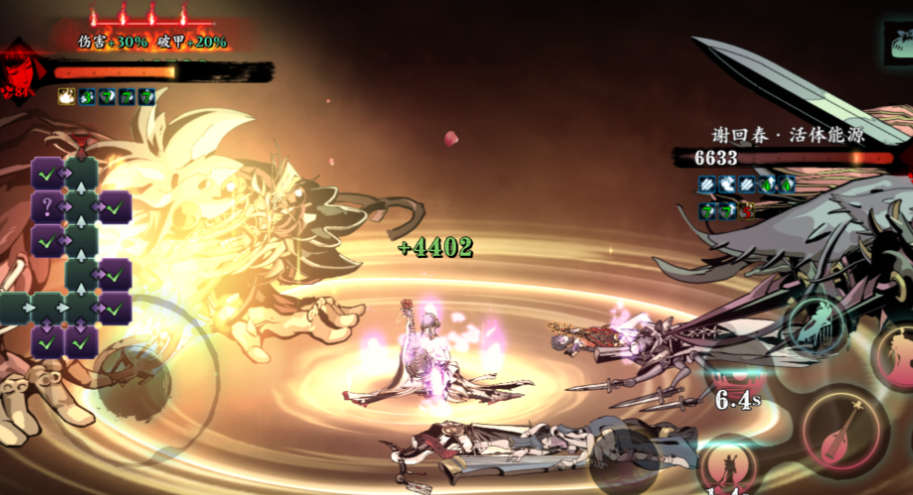
Task: Use the comb skill with teal ring
Action: pos(816,325)
